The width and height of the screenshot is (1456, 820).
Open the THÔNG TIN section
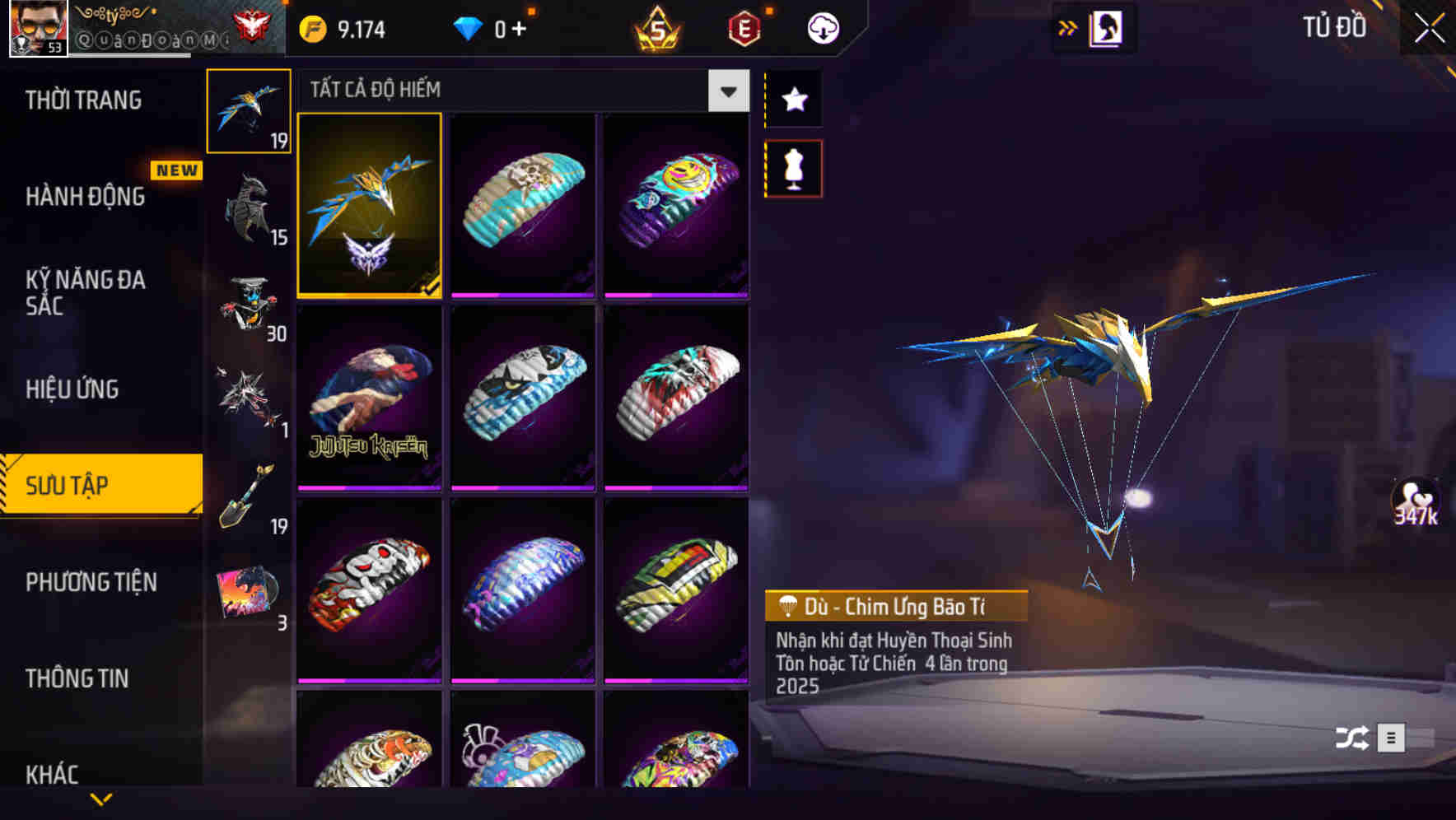point(78,679)
